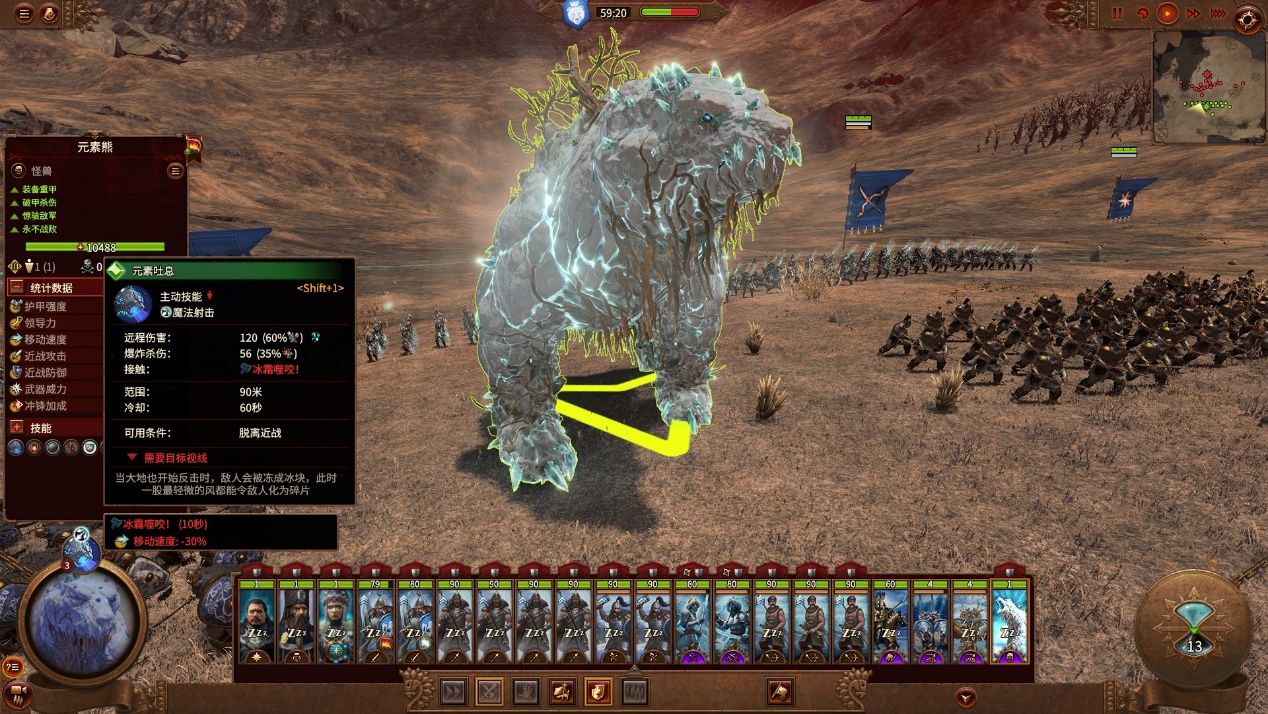Image resolution: width=1268 pixels, height=714 pixels.
Task: Collapse the 统计数据 statistics section
Action: [x=16, y=287]
